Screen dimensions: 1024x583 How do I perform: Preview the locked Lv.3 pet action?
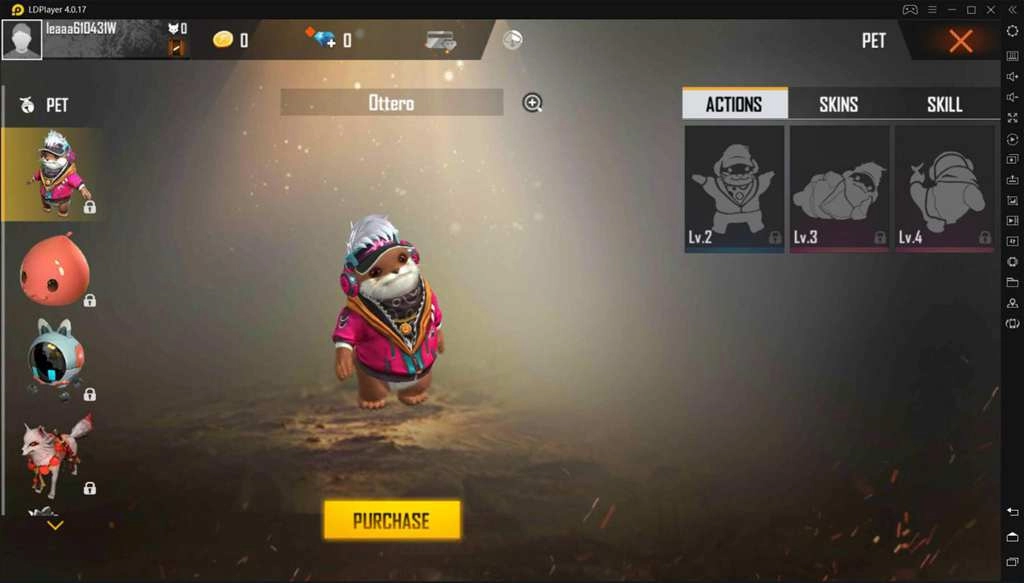click(839, 189)
